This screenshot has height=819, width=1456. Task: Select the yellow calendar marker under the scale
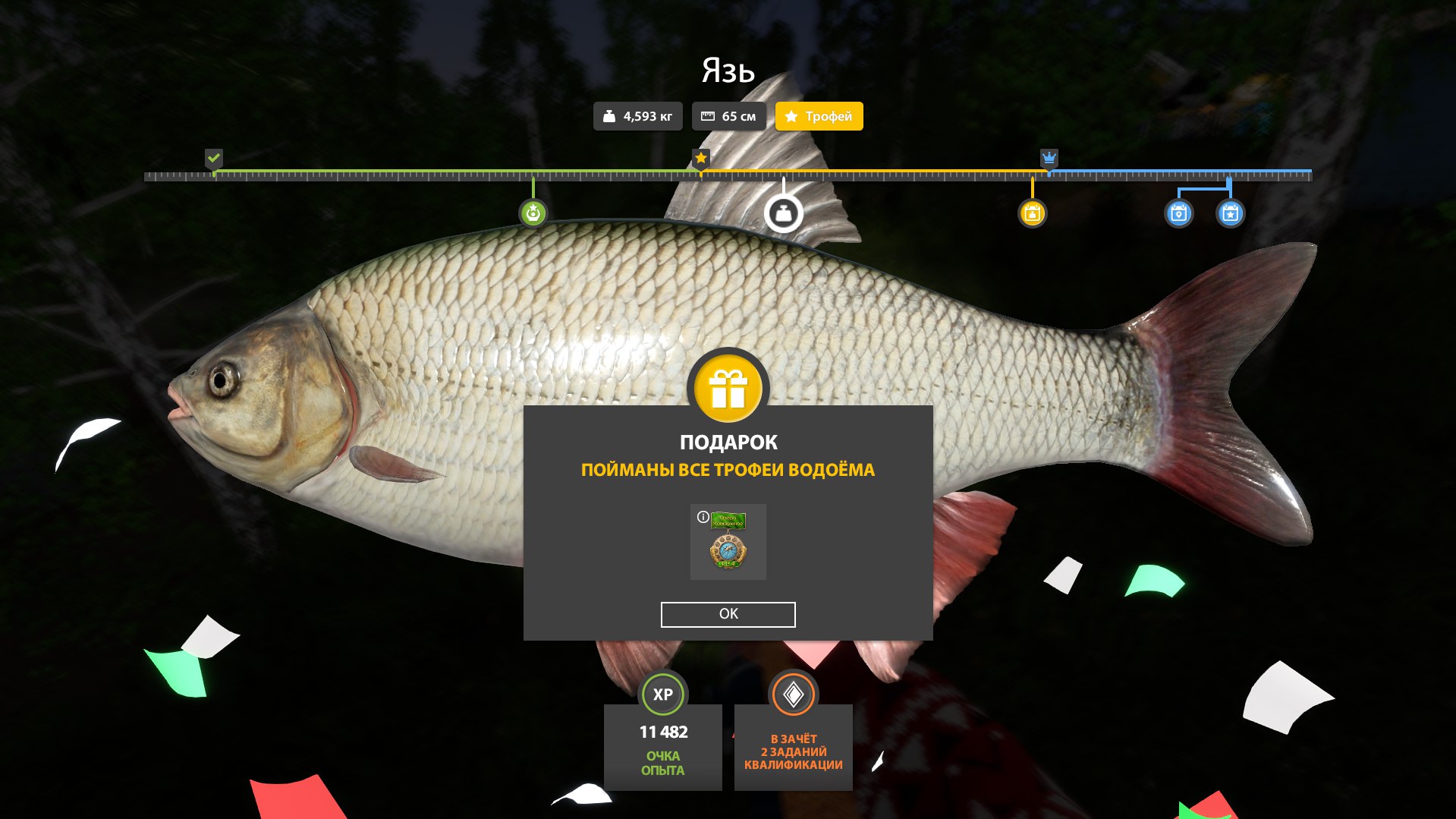coord(1032,213)
